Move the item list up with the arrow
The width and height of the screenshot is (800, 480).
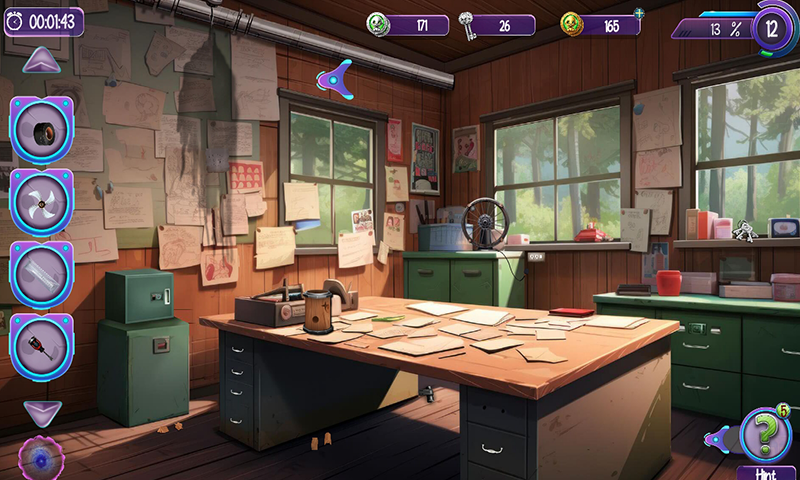[42, 60]
